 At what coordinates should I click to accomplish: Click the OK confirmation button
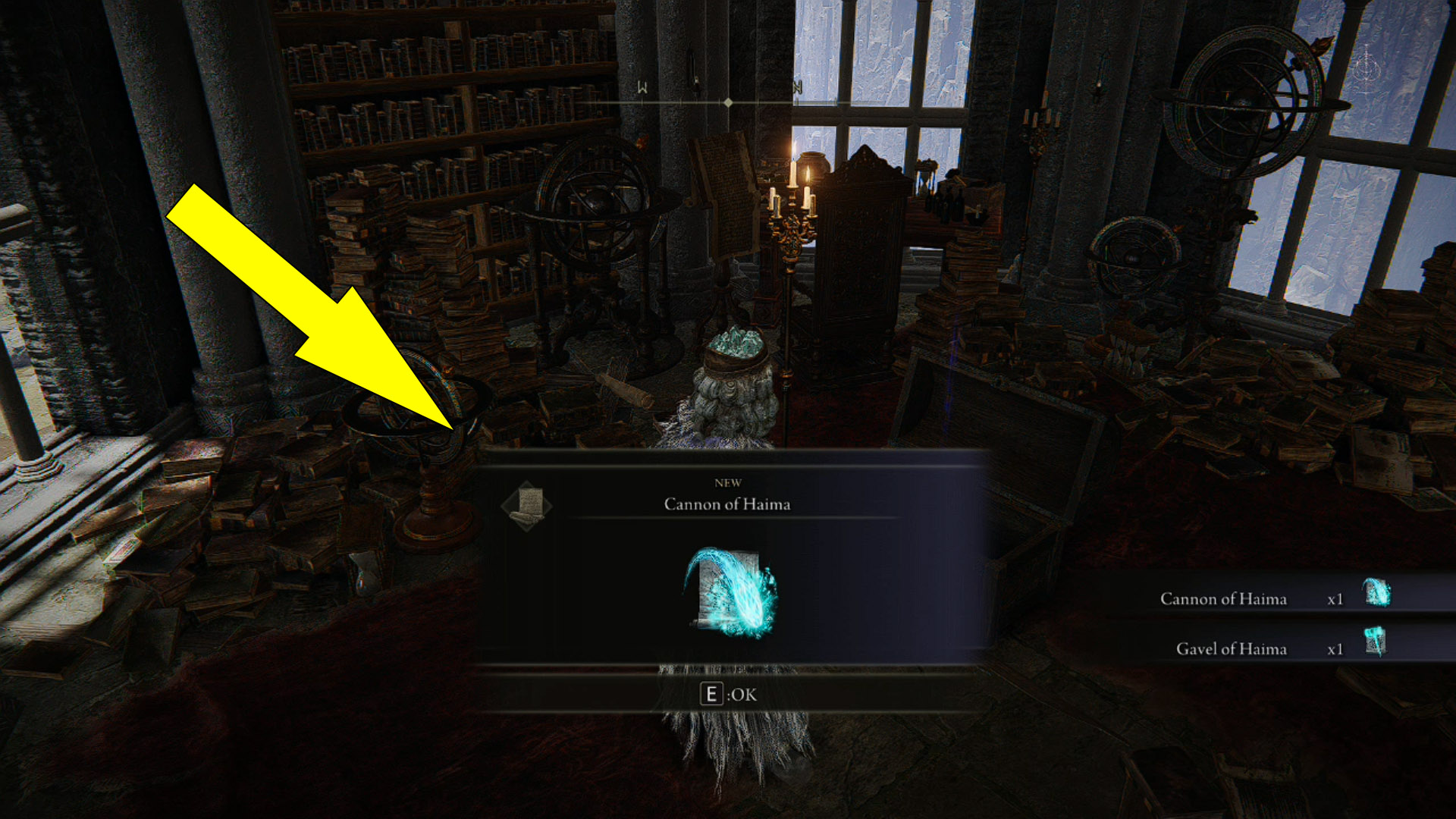coord(730,692)
